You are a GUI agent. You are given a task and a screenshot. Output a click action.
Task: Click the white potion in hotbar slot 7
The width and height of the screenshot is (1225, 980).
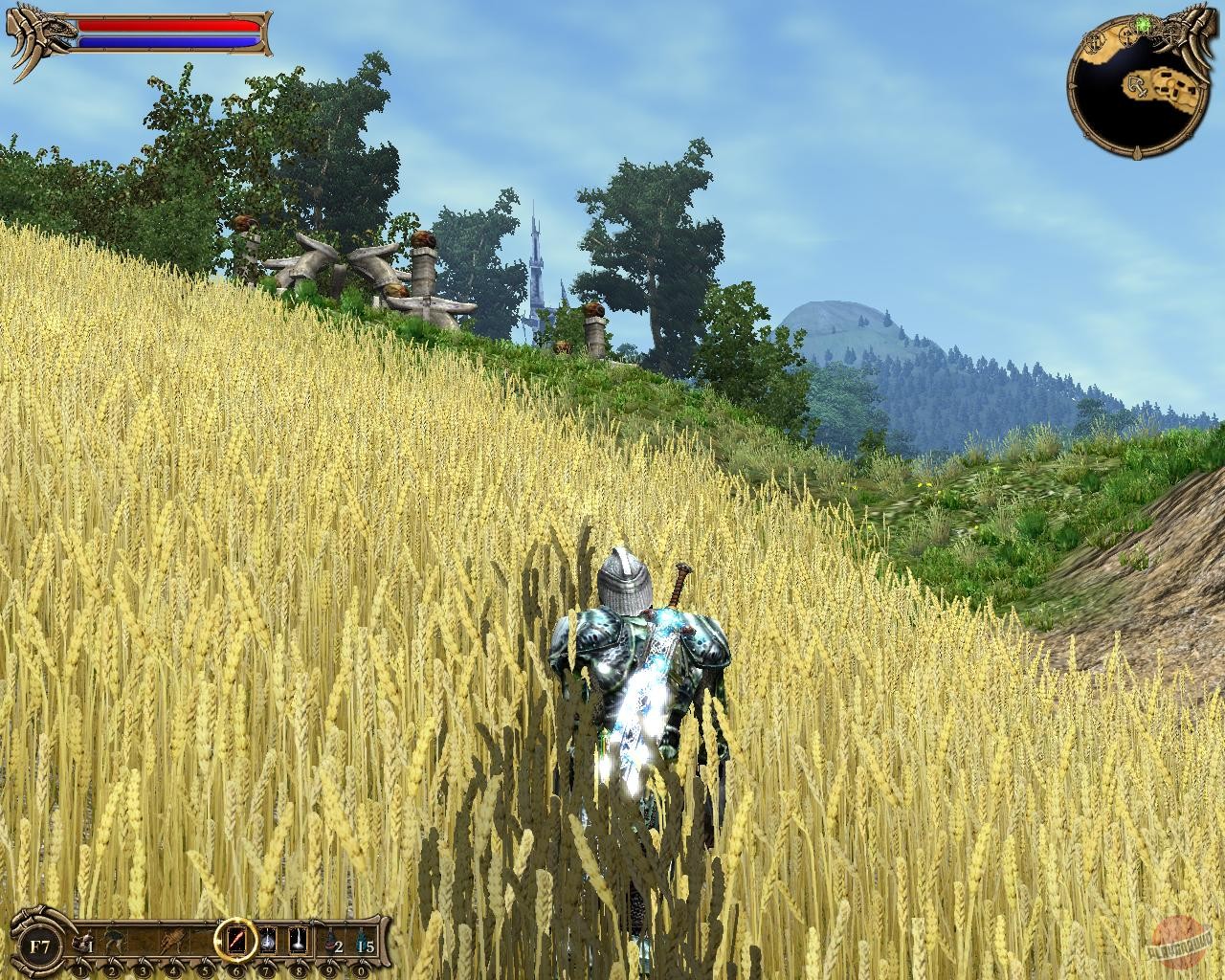267,941
